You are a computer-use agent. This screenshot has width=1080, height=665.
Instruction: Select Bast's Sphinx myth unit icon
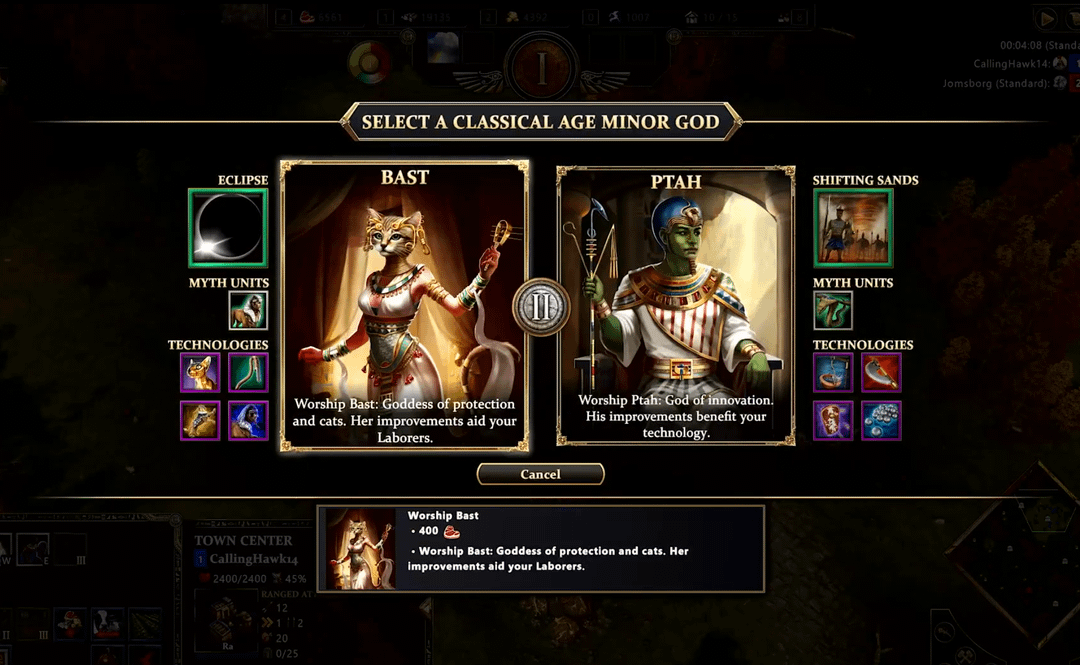click(248, 311)
